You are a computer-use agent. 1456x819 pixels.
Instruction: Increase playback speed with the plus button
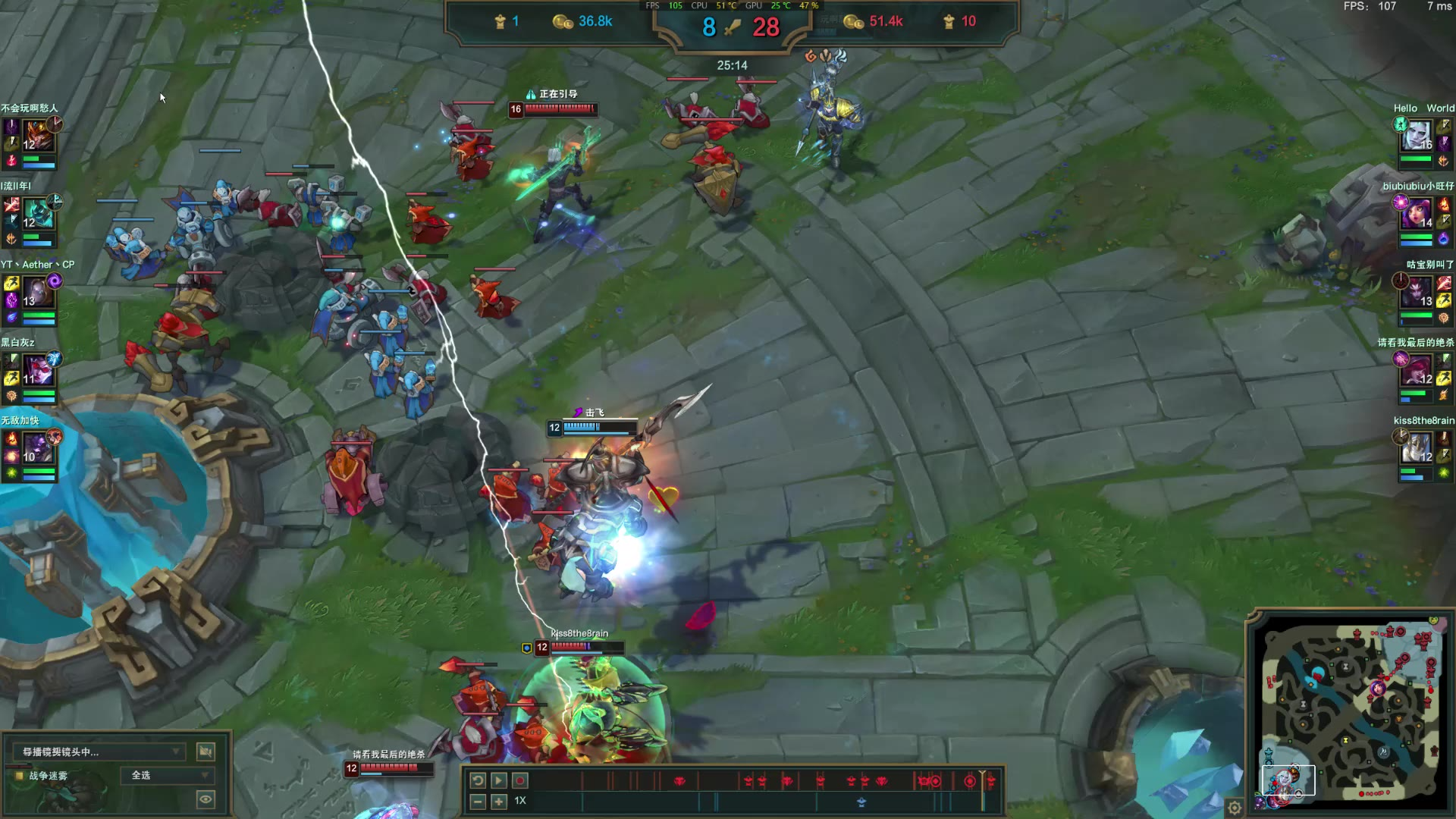click(x=498, y=802)
